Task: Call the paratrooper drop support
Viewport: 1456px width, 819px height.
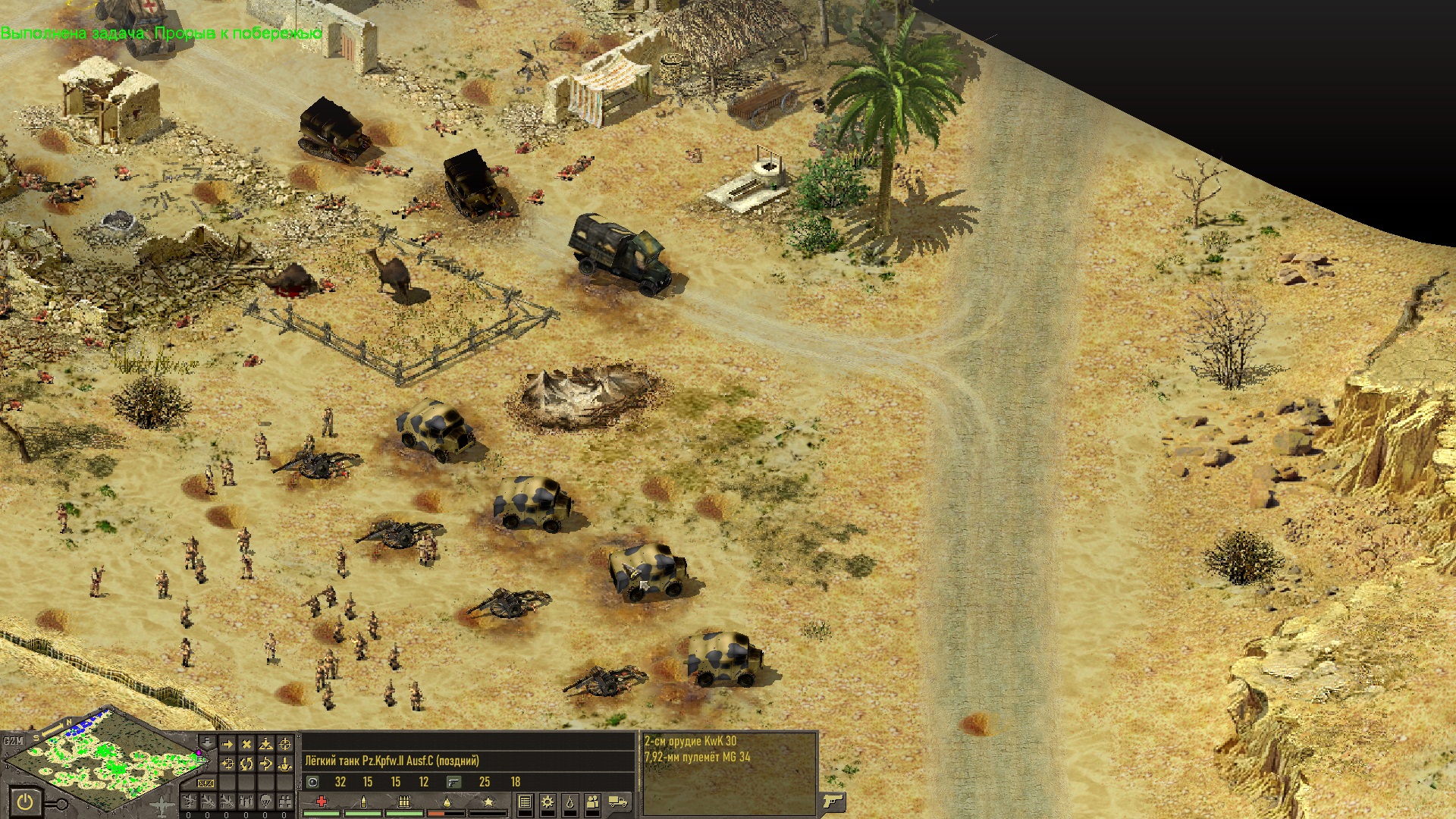Action: point(265,801)
